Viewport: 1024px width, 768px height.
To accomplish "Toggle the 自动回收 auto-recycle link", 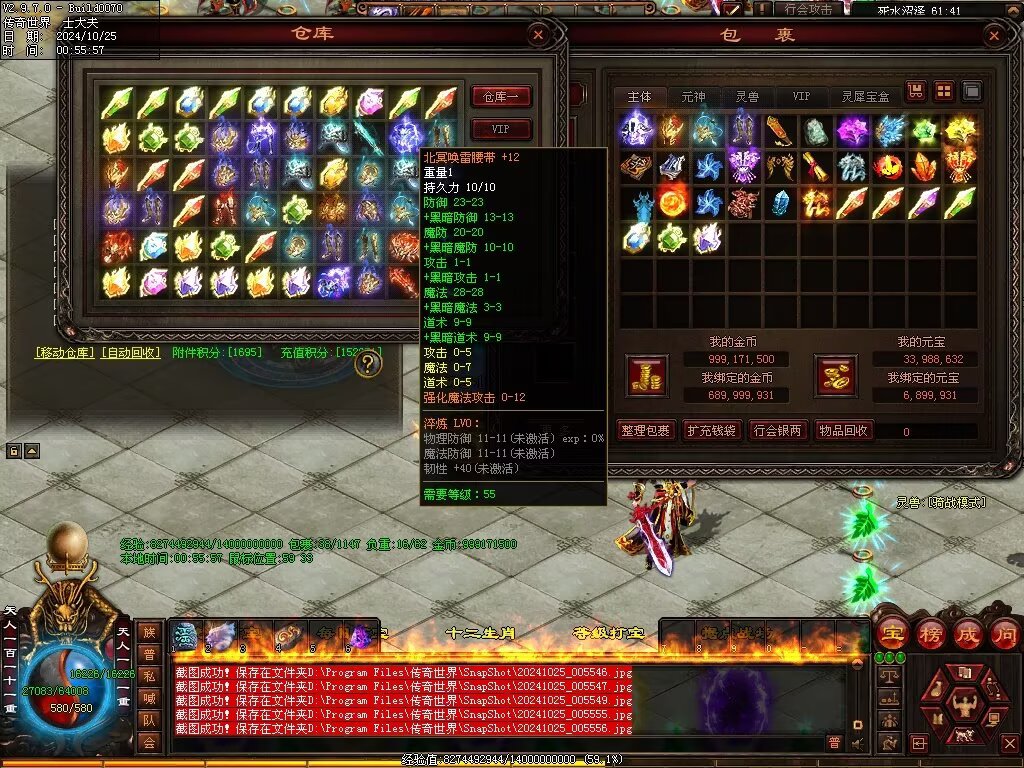I will pos(130,353).
